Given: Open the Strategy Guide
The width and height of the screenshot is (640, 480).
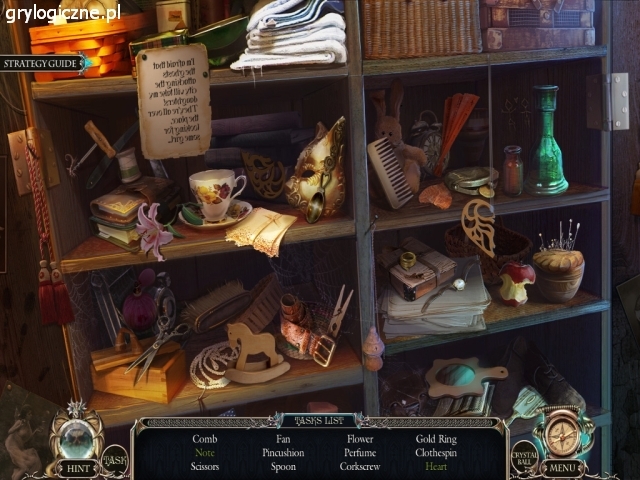Looking at the screenshot, I should click(x=40, y=63).
